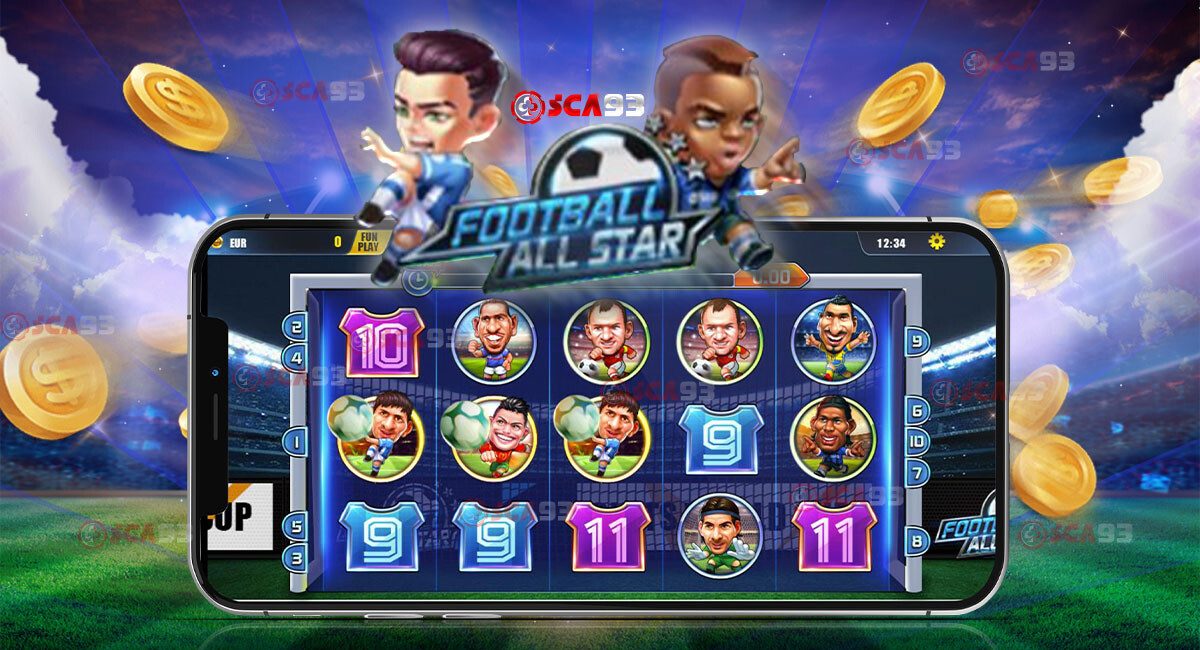Click the purple number 10 jersey symbol
The image size is (1200, 650).
coord(382,342)
